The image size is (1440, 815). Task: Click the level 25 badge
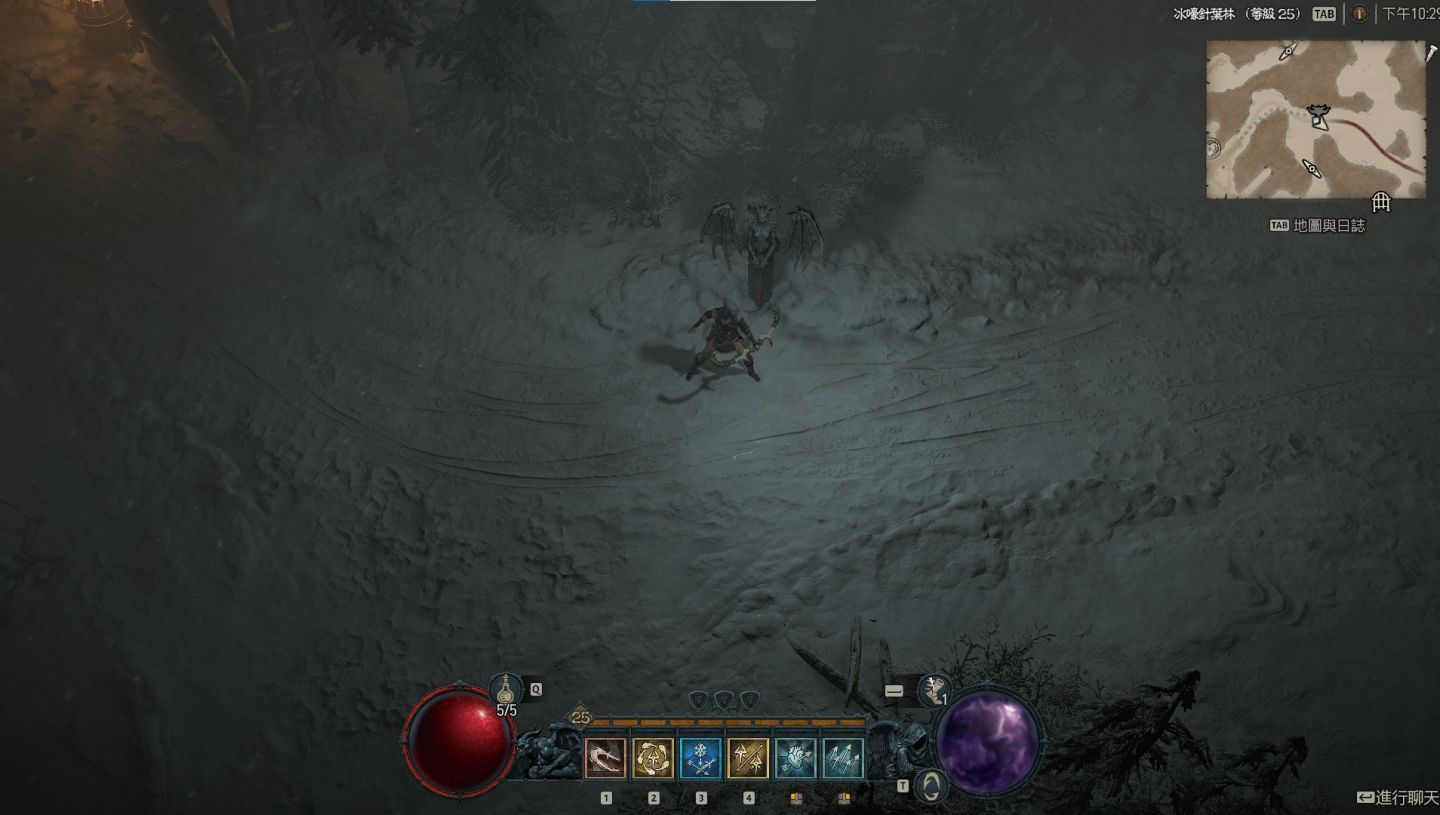[580, 717]
